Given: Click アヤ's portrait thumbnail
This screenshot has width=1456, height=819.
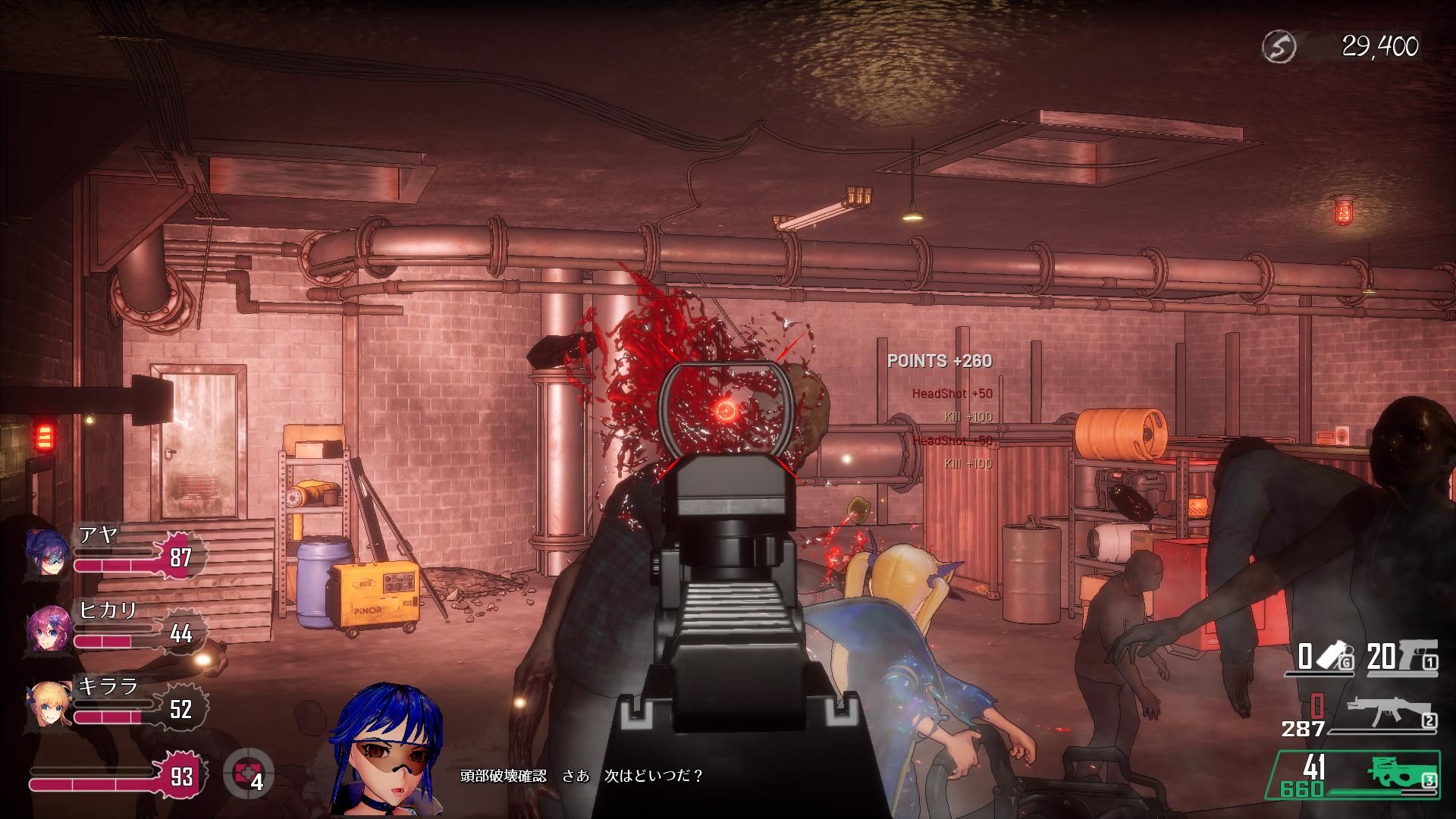Looking at the screenshot, I should [47, 554].
